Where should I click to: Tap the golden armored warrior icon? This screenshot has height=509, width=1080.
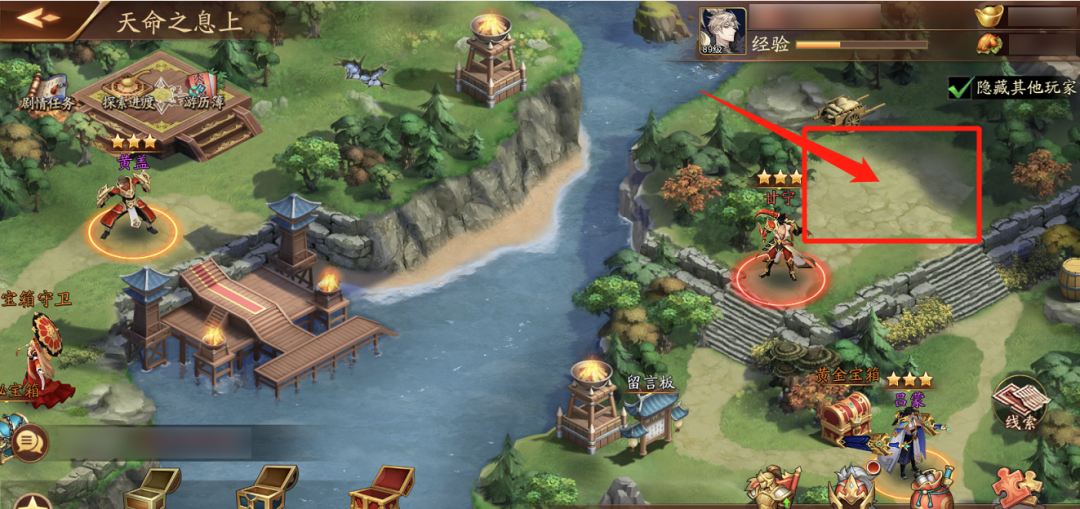(x=771, y=489)
